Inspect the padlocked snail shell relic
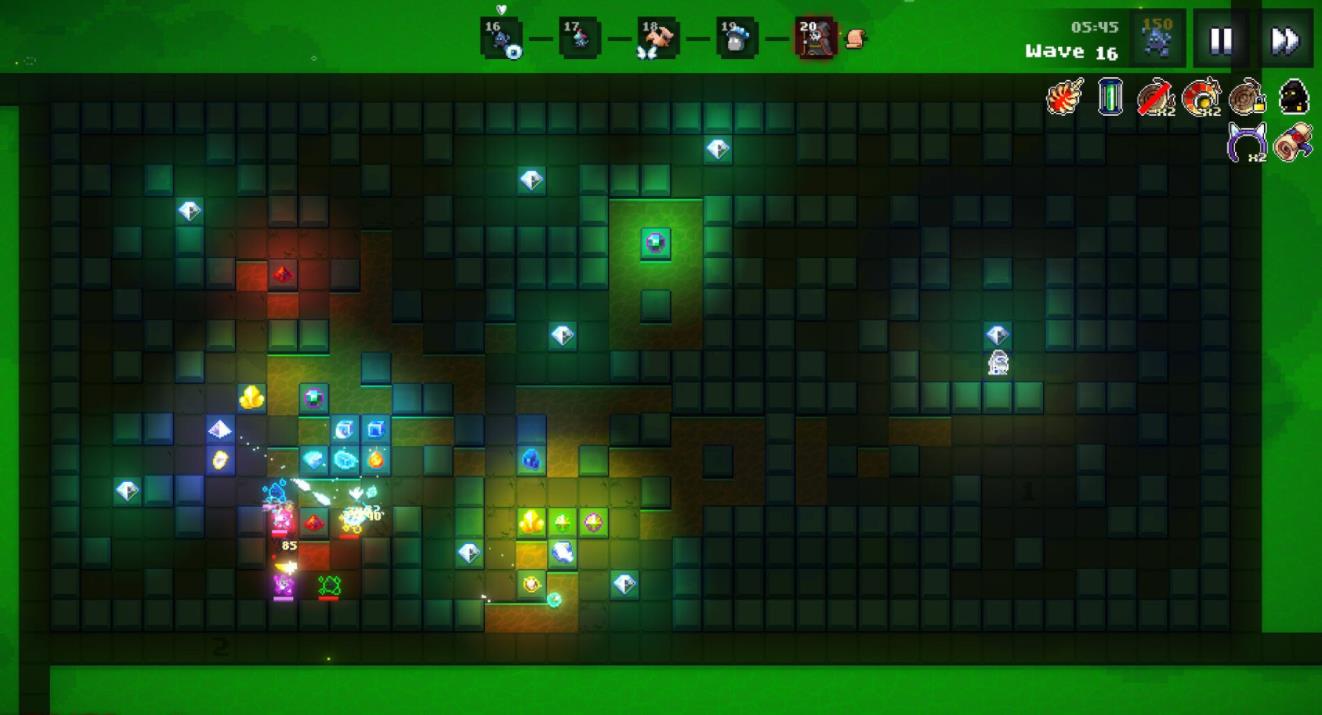This screenshot has width=1322, height=715. [1248, 97]
